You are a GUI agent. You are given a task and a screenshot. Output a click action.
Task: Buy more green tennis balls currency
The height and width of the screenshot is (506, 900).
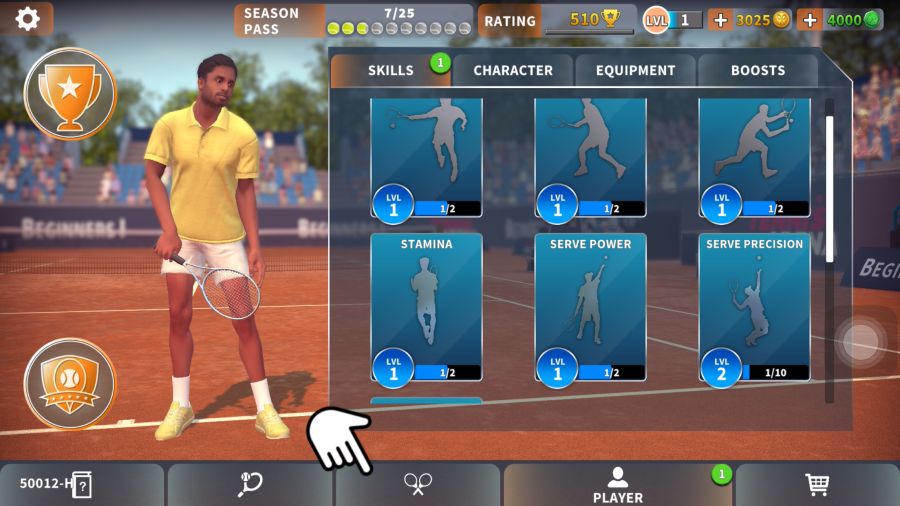[x=810, y=19]
